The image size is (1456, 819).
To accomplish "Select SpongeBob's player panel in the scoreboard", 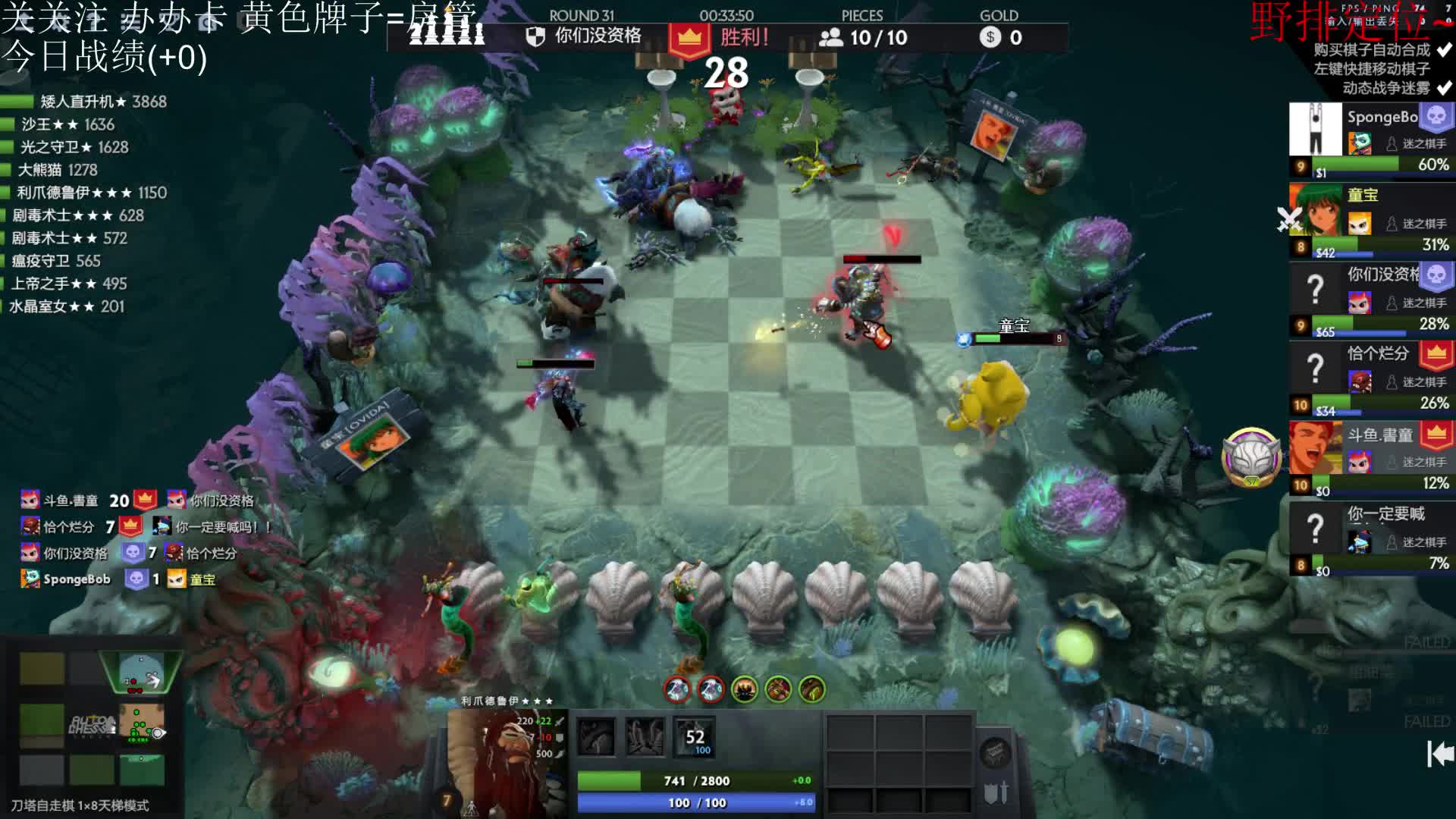I will click(1371, 140).
